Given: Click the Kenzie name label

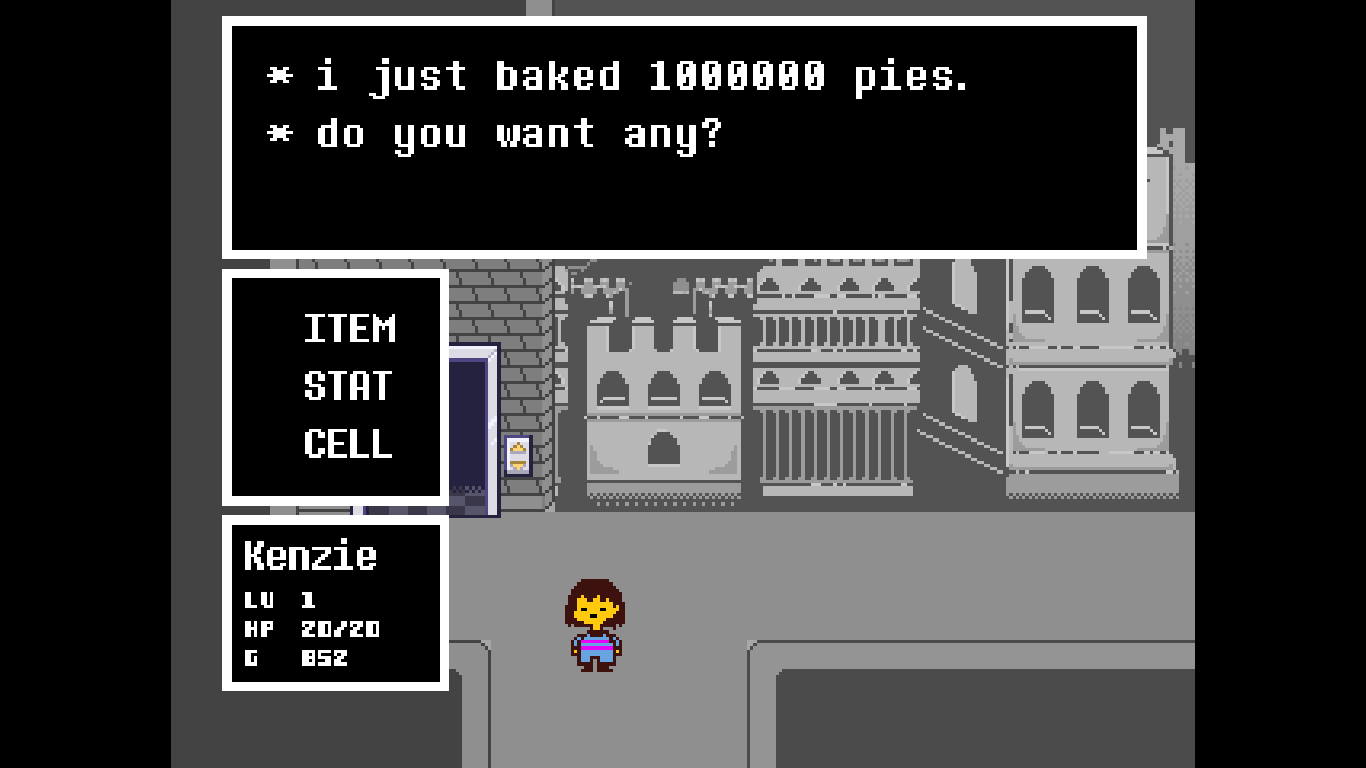Looking at the screenshot, I should (311, 557).
